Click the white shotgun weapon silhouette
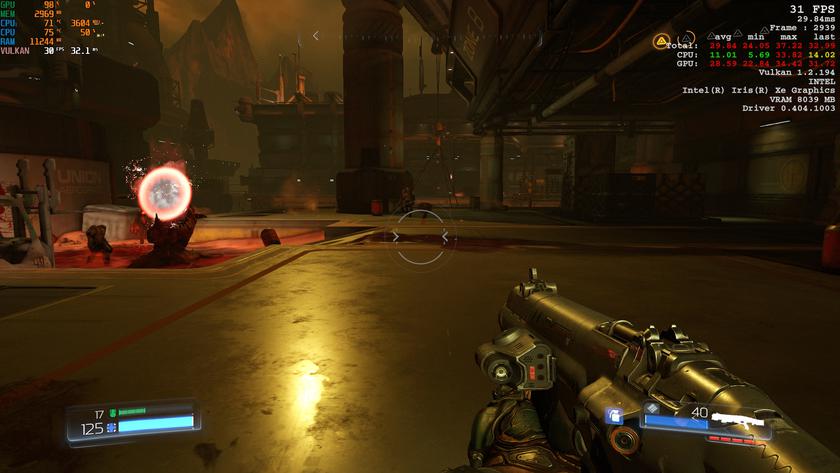This screenshot has height=473, width=840. point(741,416)
